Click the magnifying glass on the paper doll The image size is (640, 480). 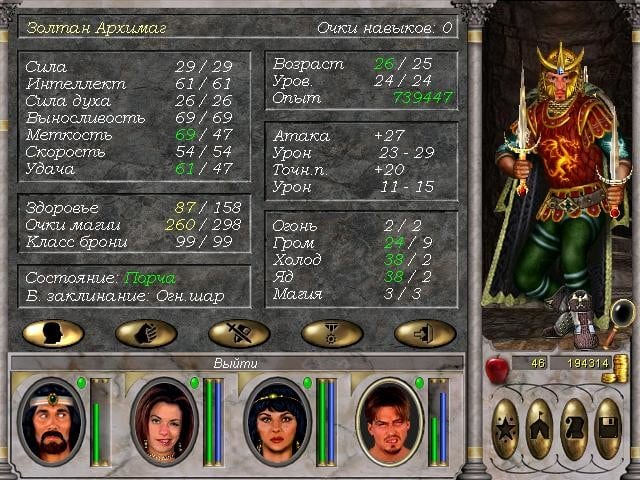tap(622, 313)
